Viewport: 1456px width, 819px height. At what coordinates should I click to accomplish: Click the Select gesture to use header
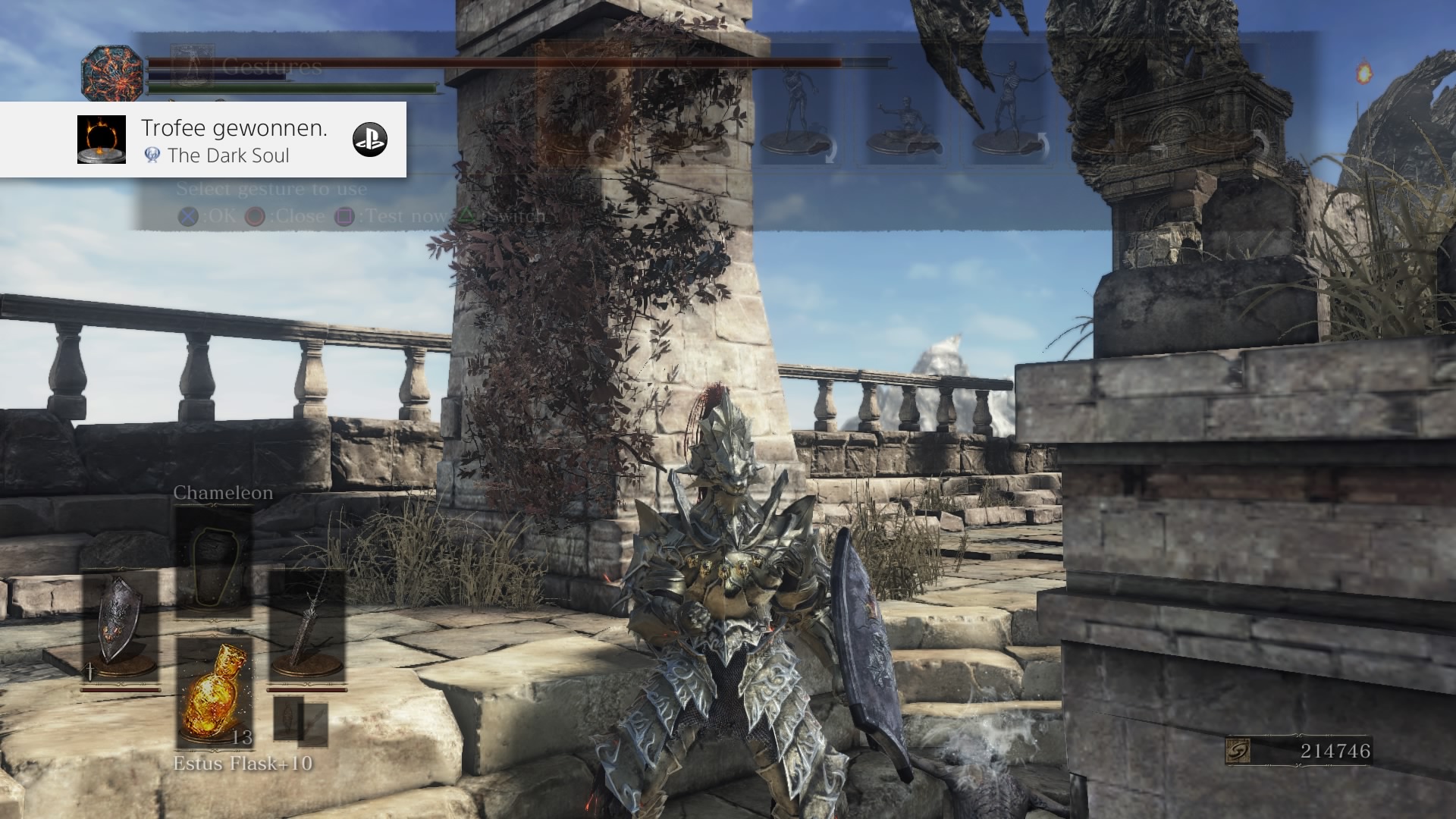click(273, 189)
